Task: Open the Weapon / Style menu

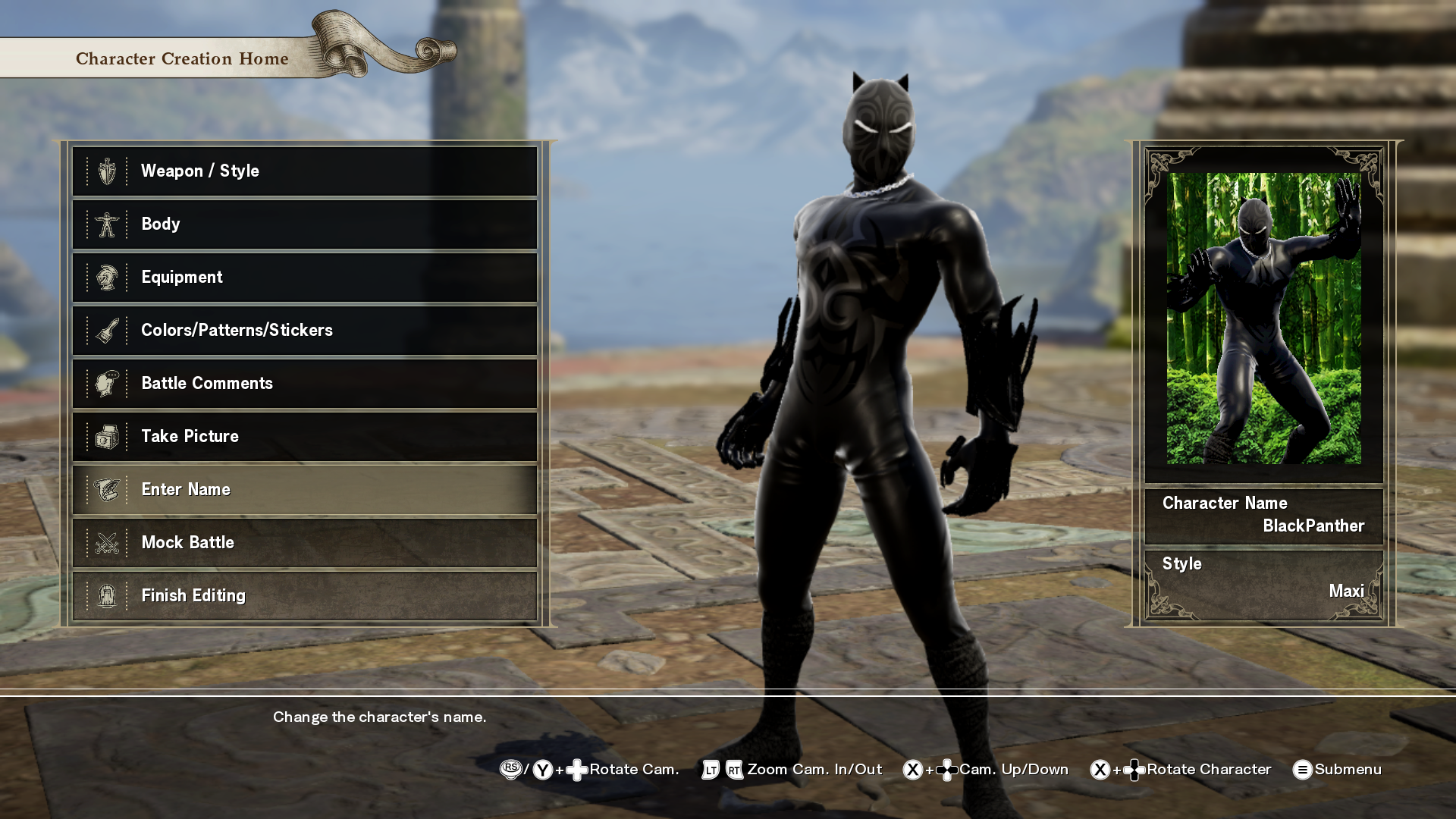Action: [x=305, y=171]
